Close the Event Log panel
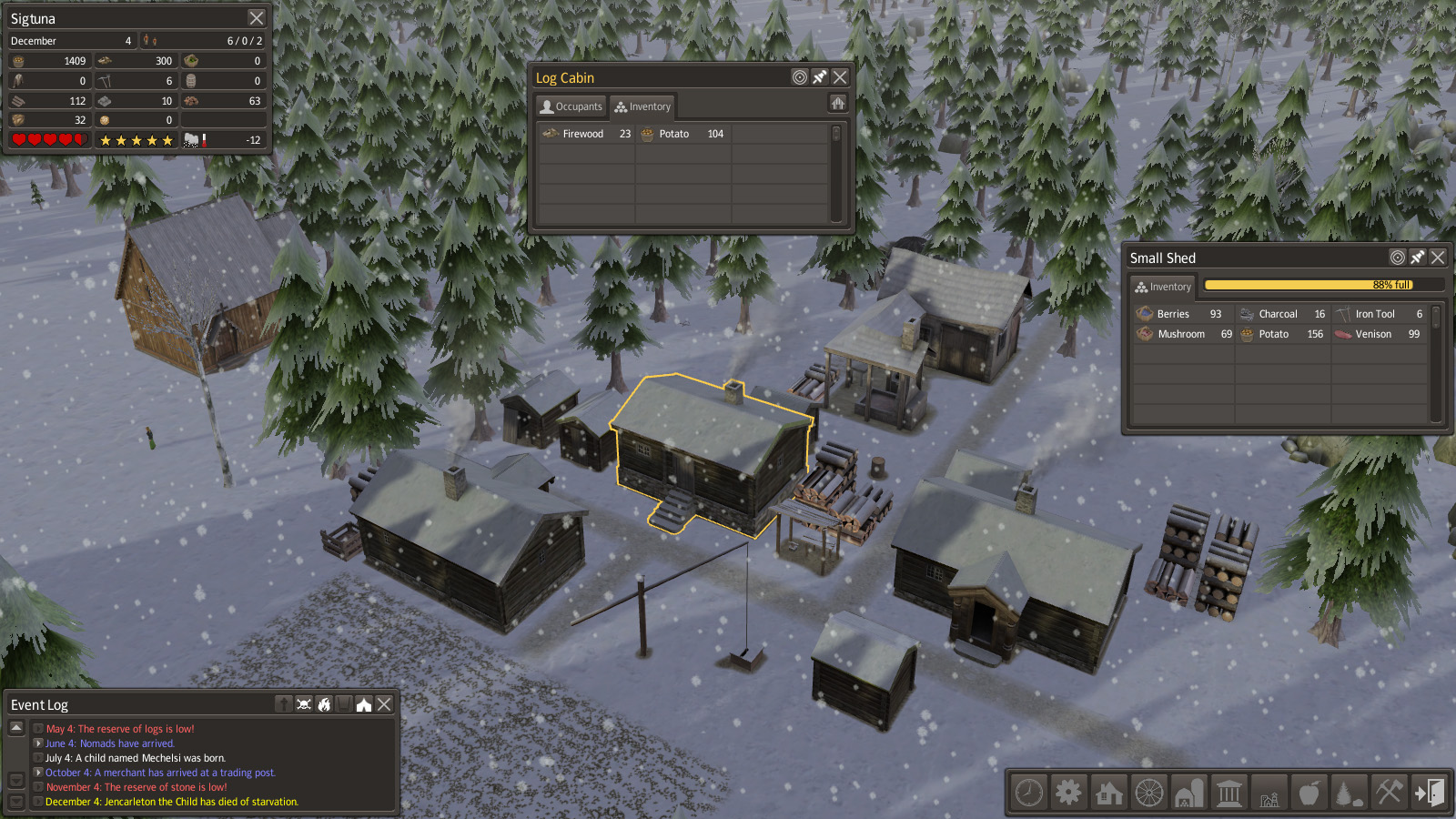This screenshot has width=1456, height=819. point(384,704)
